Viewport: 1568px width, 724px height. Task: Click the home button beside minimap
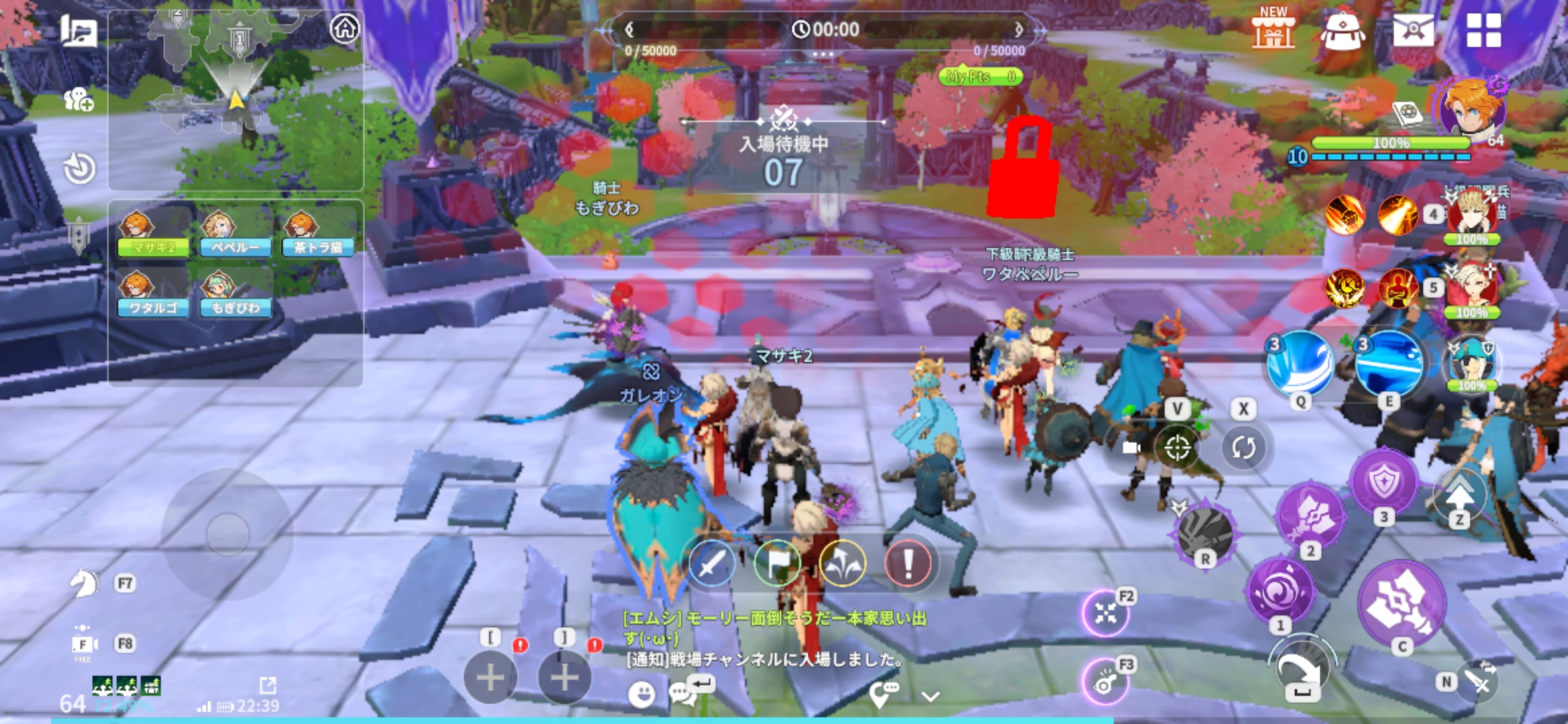tap(345, 29)
